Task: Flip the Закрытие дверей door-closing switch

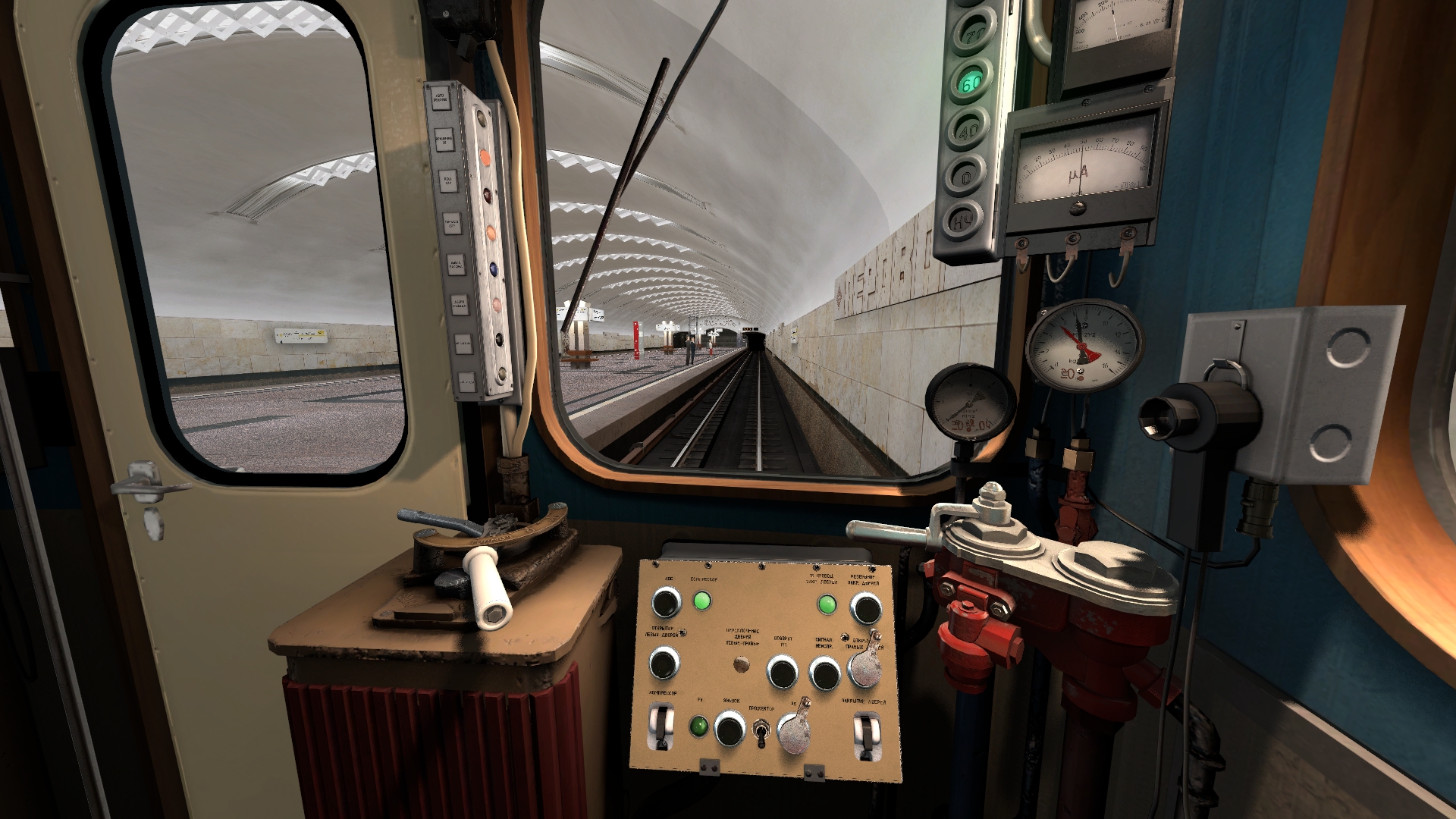Action: [865, 733]
